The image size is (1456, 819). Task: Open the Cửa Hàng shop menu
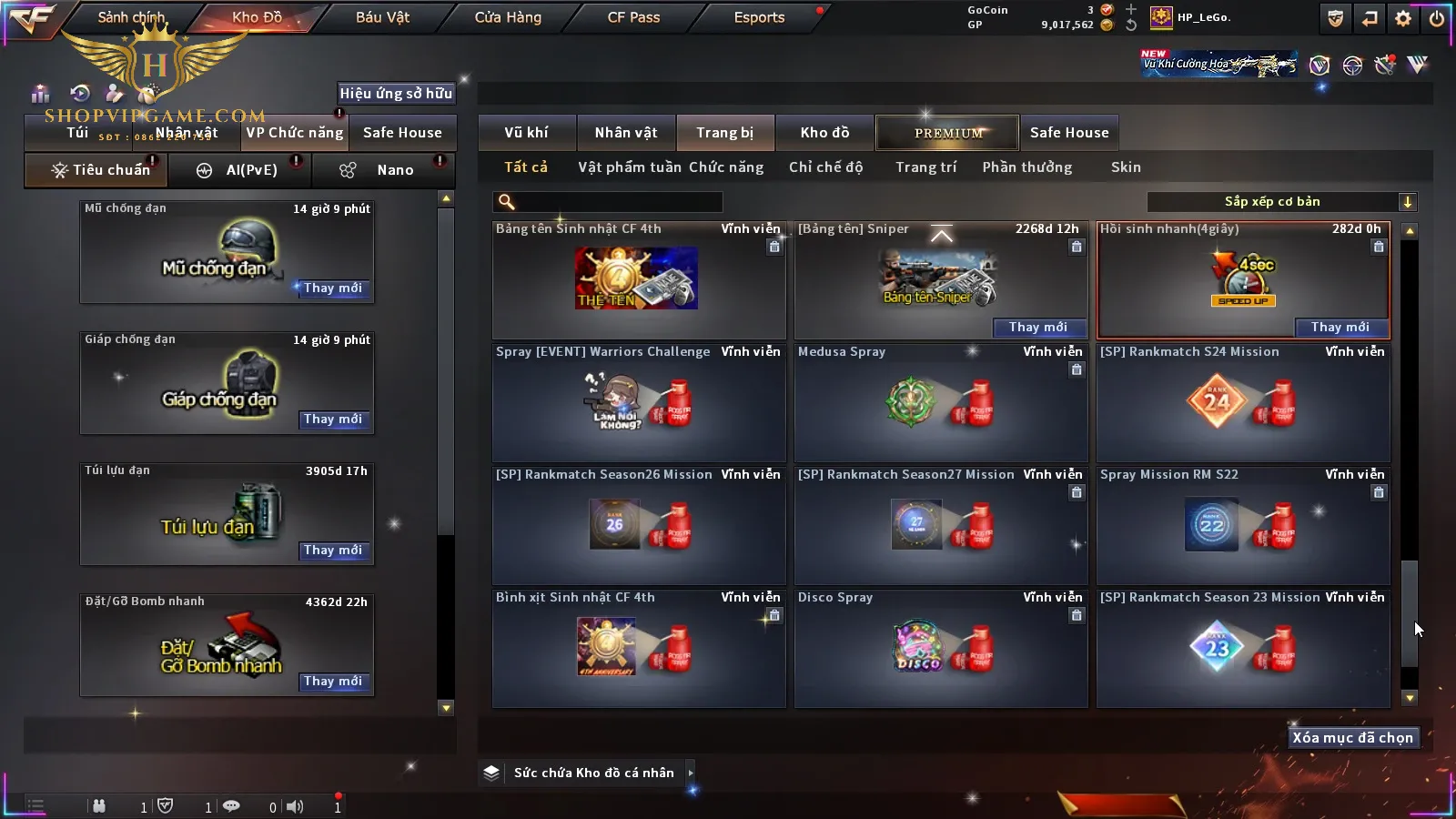click(508, 17)
